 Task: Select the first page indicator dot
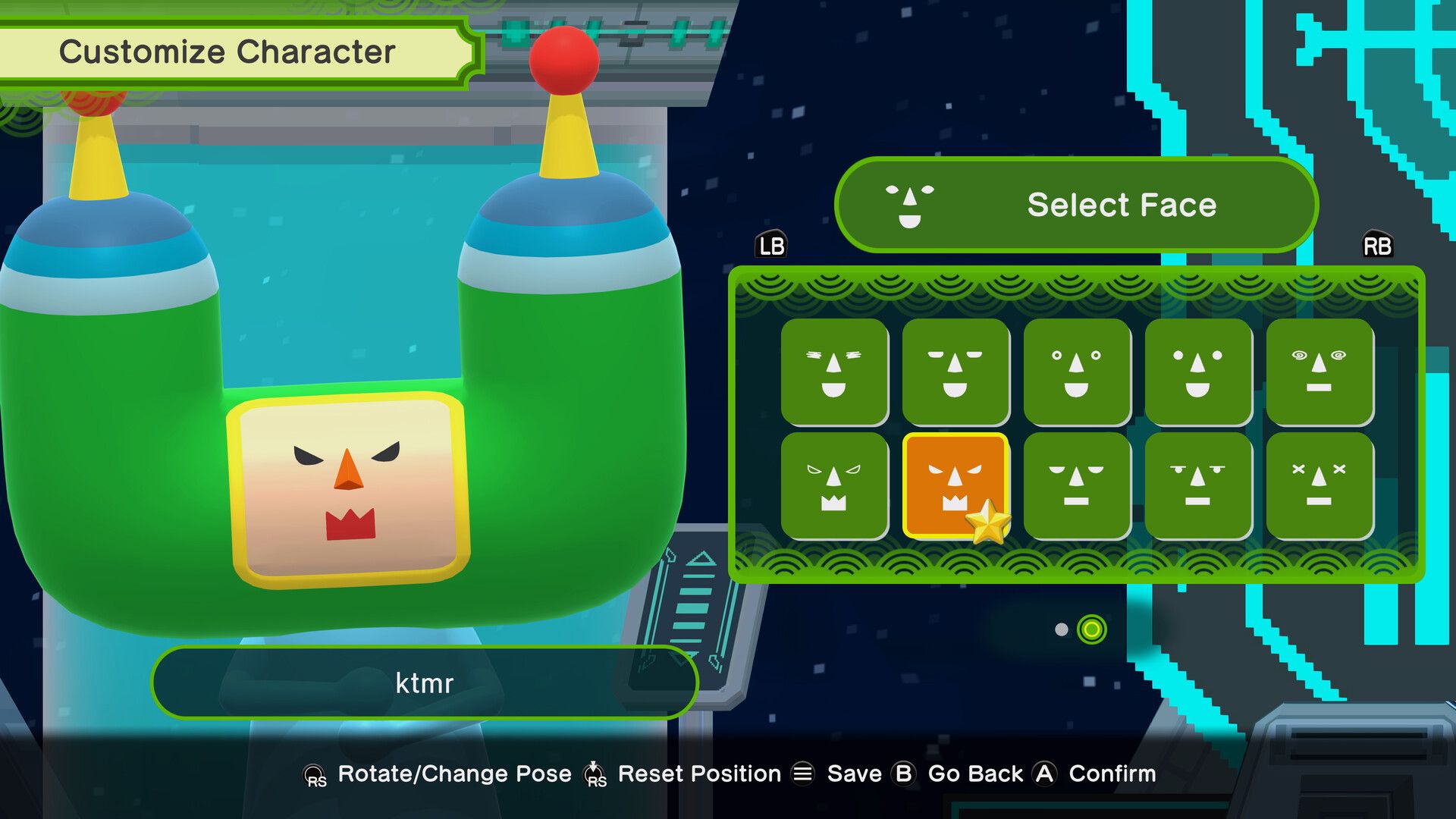(x=1061, y=629)
